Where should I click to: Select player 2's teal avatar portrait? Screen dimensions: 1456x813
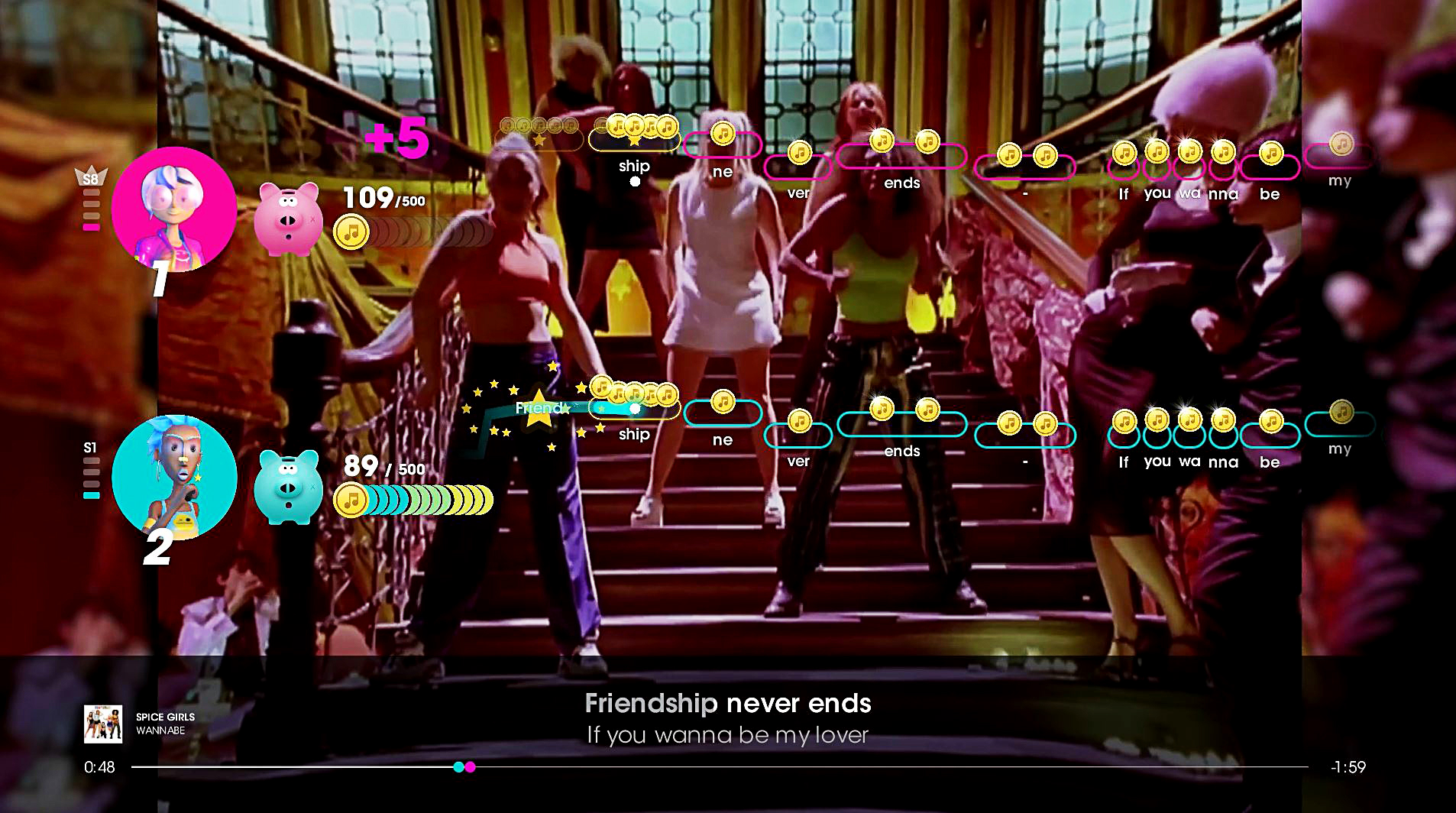174,477
